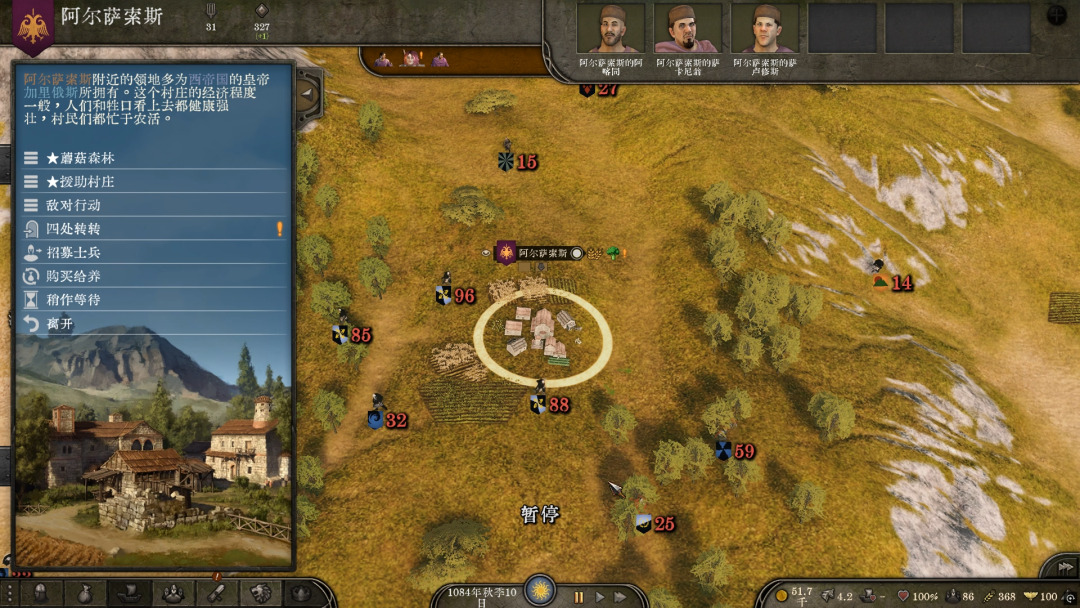Screen dimensions: 1080x608
Task: Open the 敌对行动 hostile actions entry
Action: tap(74, 205)
